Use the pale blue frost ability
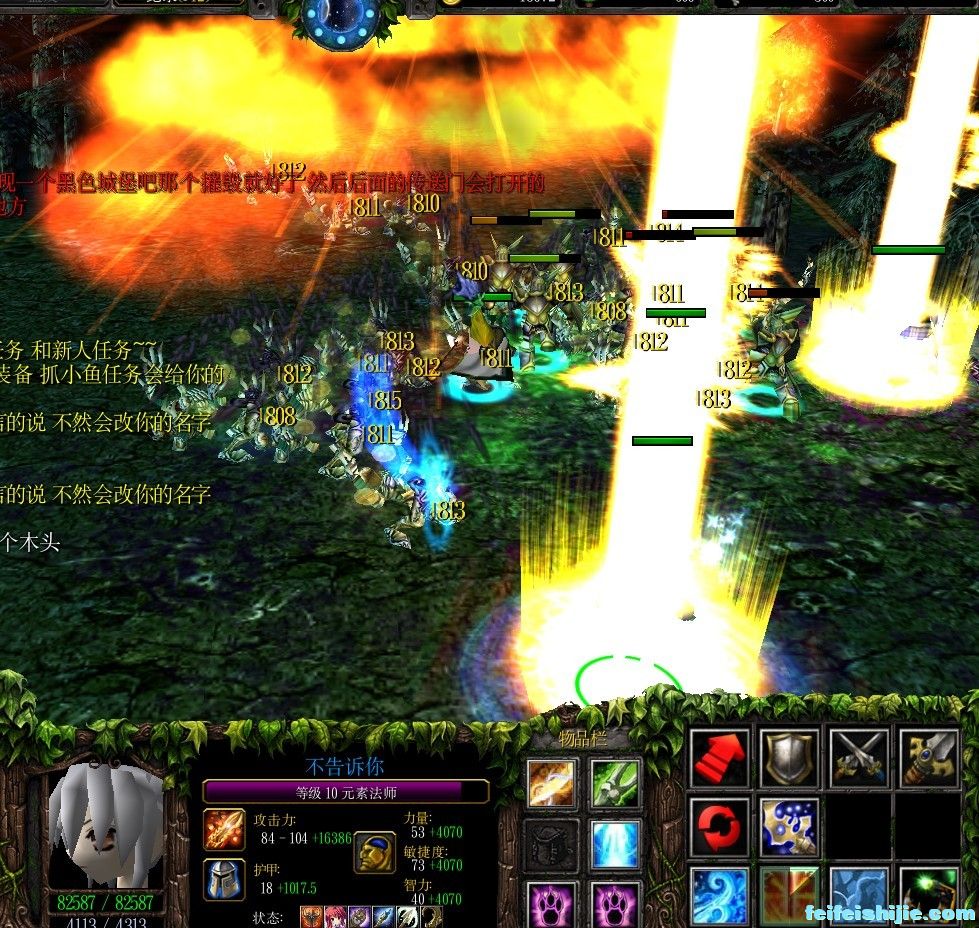The width and height of the screenshot is (979, 928). [859, 895]
